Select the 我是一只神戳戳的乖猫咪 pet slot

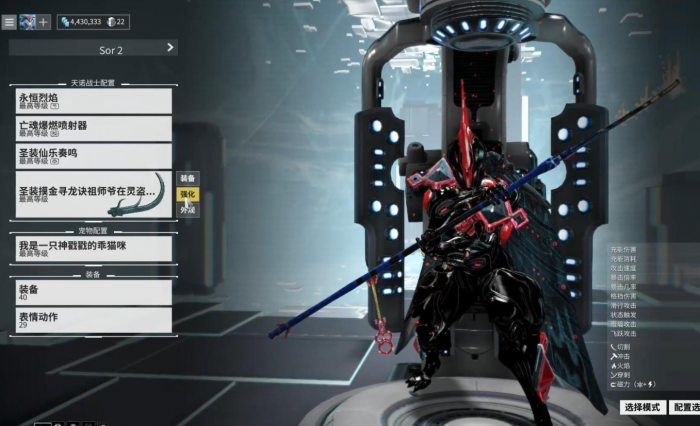pos(95,247)
